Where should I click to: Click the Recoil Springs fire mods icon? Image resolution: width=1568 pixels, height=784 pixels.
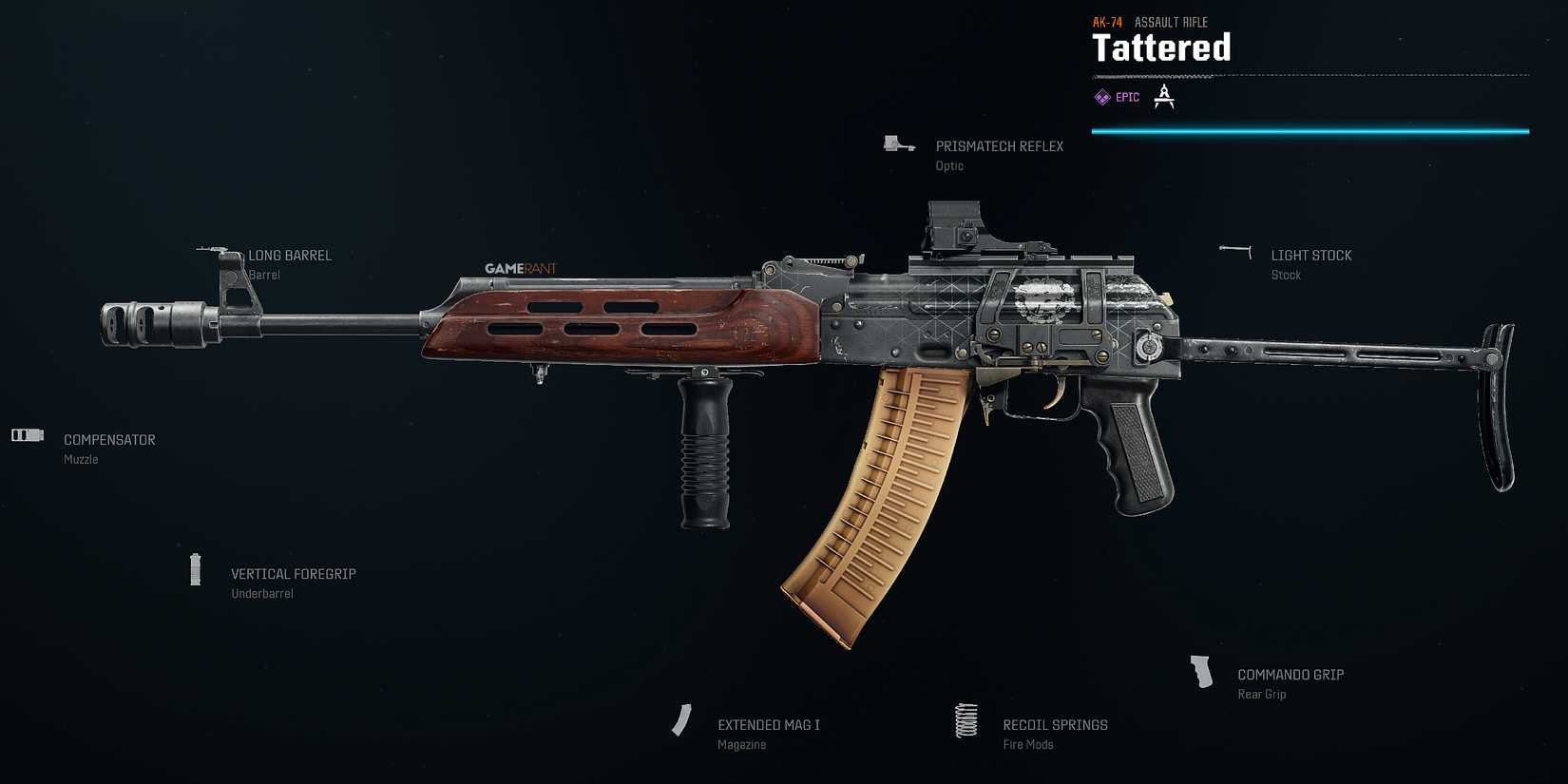(966, 721)
